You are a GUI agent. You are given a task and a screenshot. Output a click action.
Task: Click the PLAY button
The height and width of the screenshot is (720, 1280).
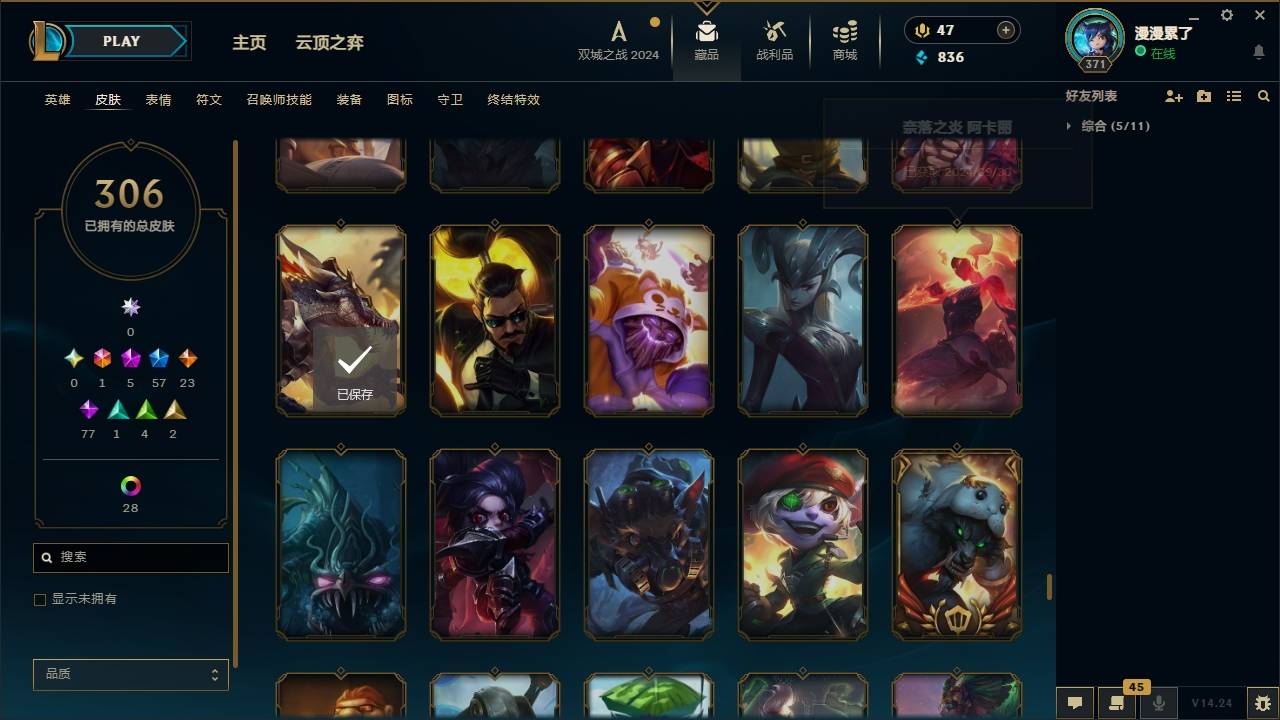[x=121, y=41]
